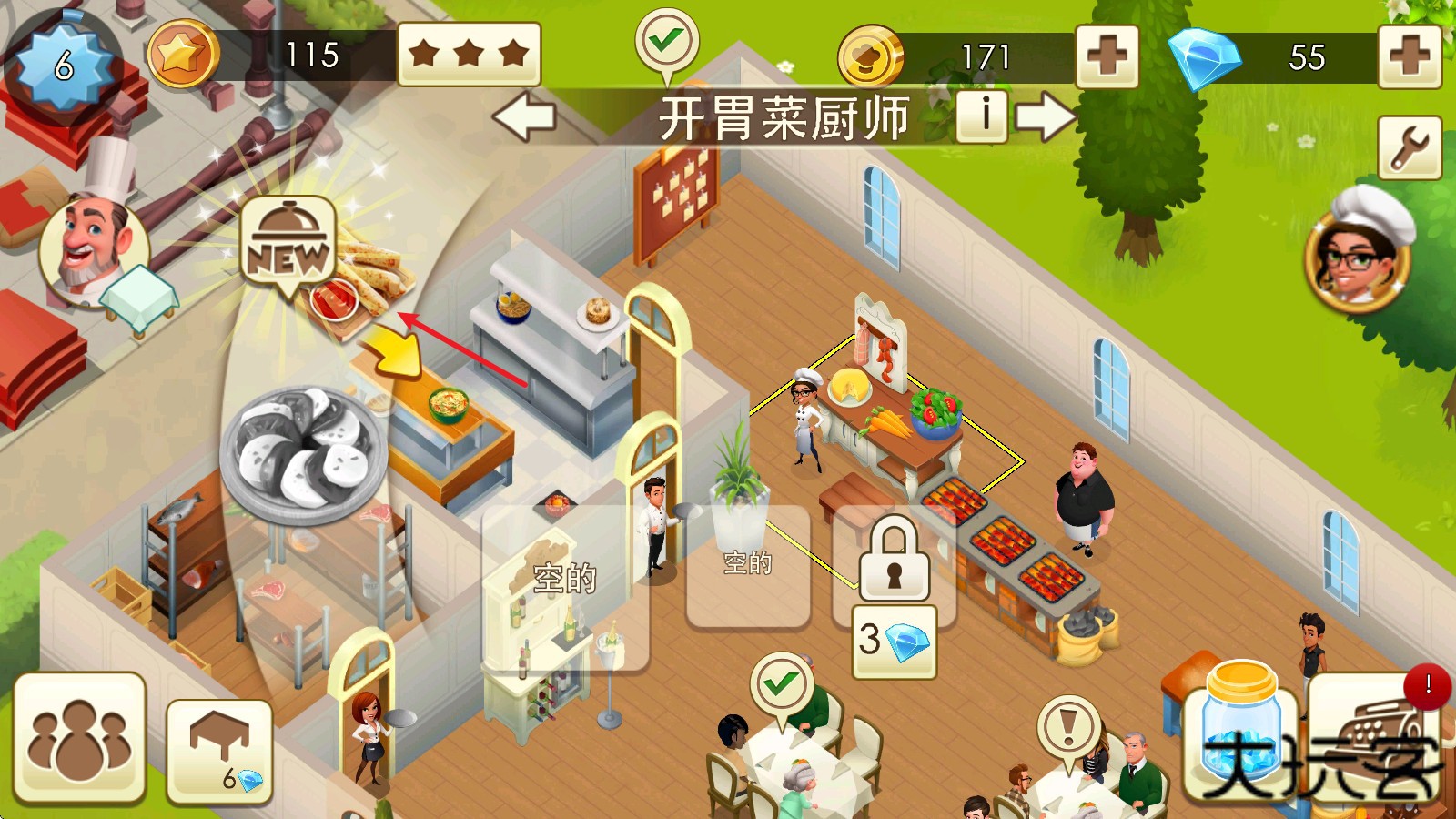Open the three-star rating panel
This screenshot has height=819, width=1456.
469,55
